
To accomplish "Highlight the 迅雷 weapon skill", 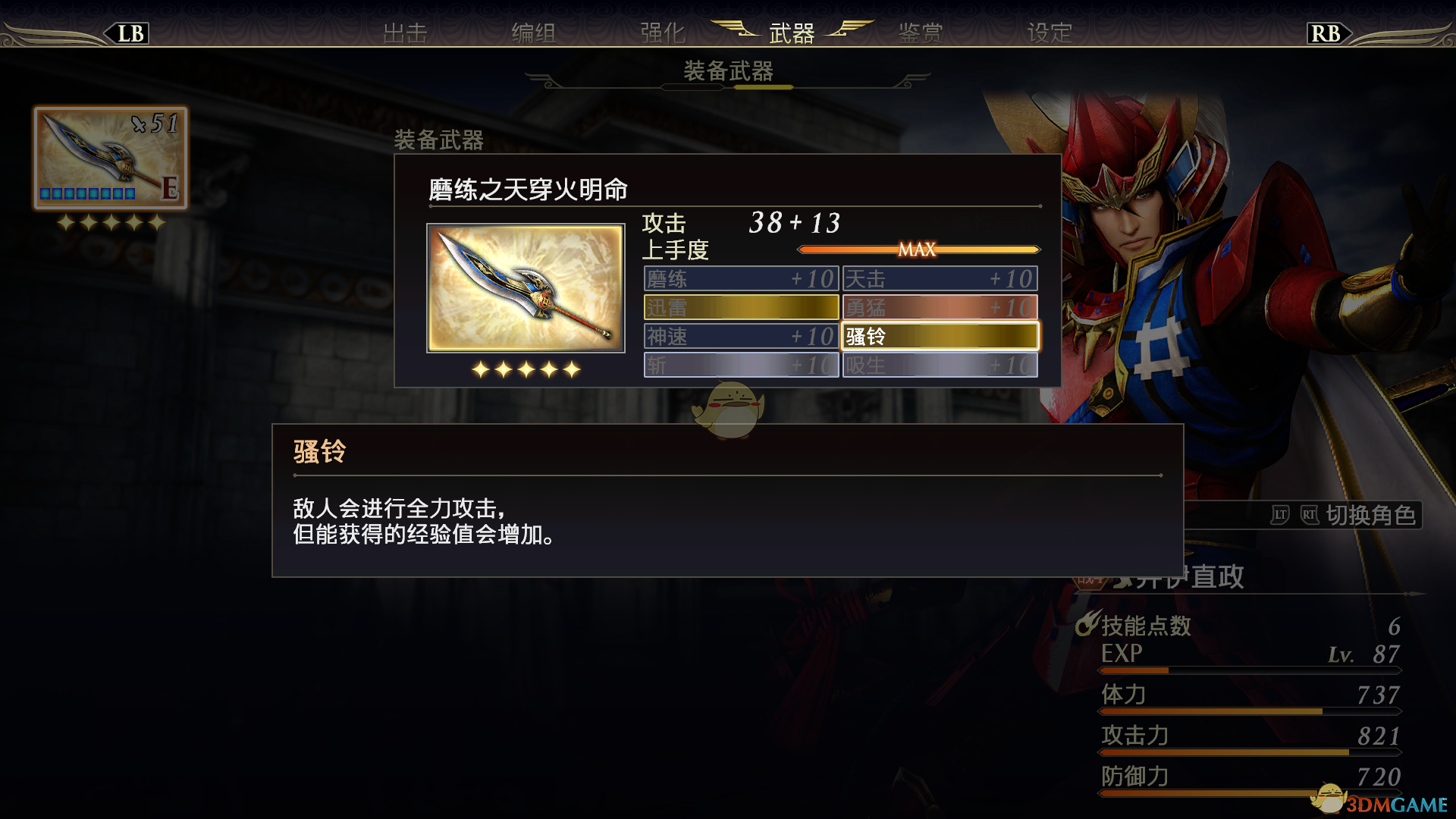I will (741, 307).
